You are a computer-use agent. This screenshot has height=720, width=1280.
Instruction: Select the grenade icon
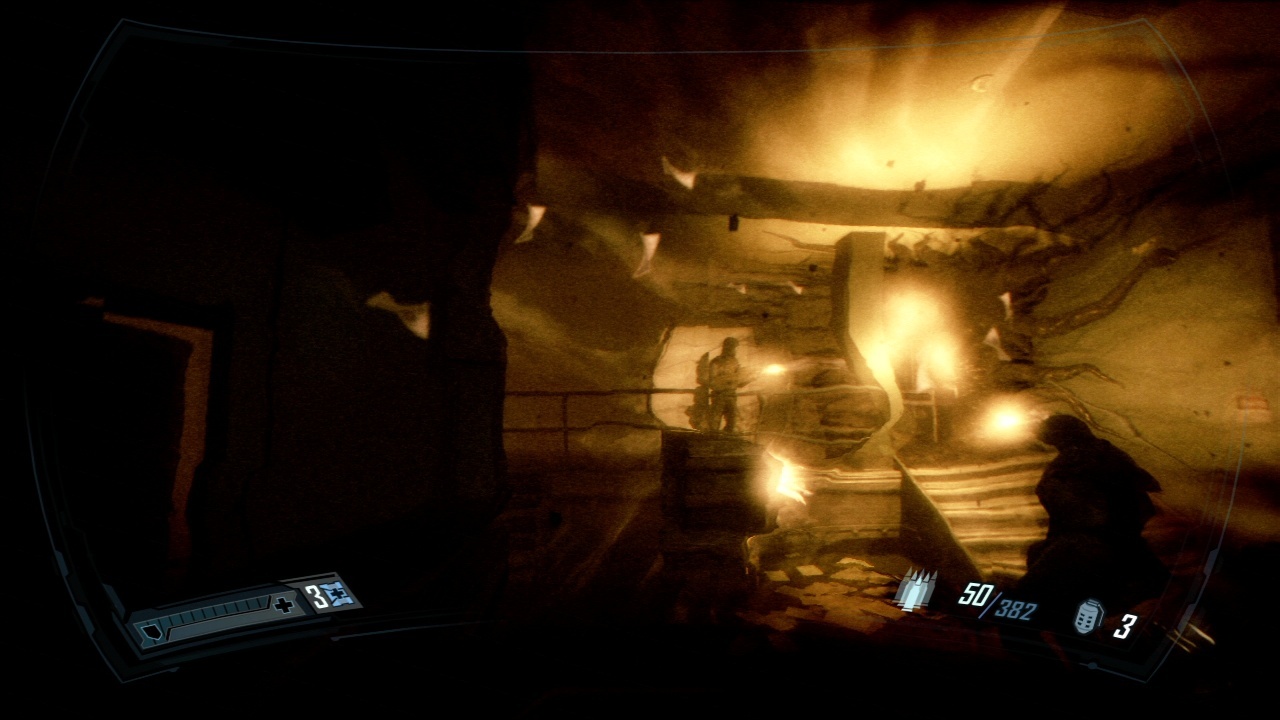point(1087,616)
